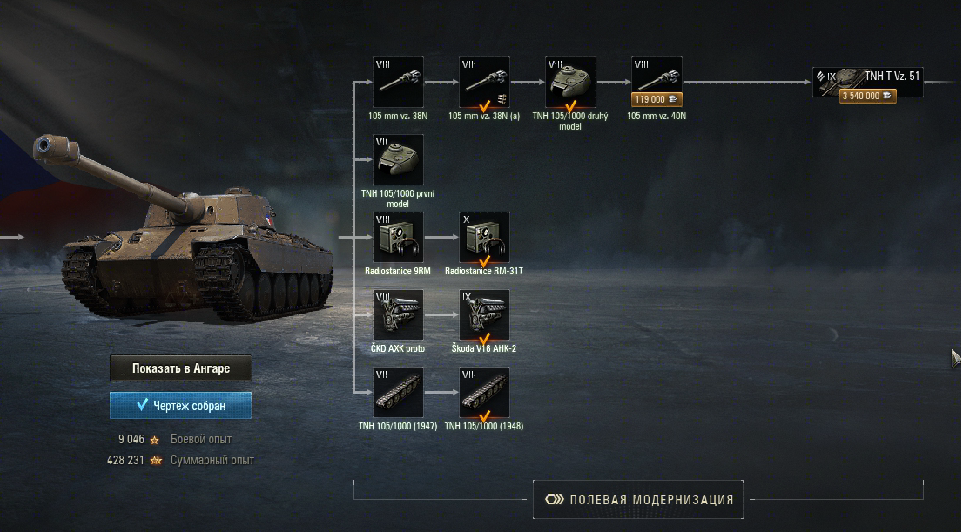Image resolution: width=961 pixels, height=532 pixels.
Task: Select the TNH 105/1000 (1948) tracks
Action: click(x=484, y=393)
